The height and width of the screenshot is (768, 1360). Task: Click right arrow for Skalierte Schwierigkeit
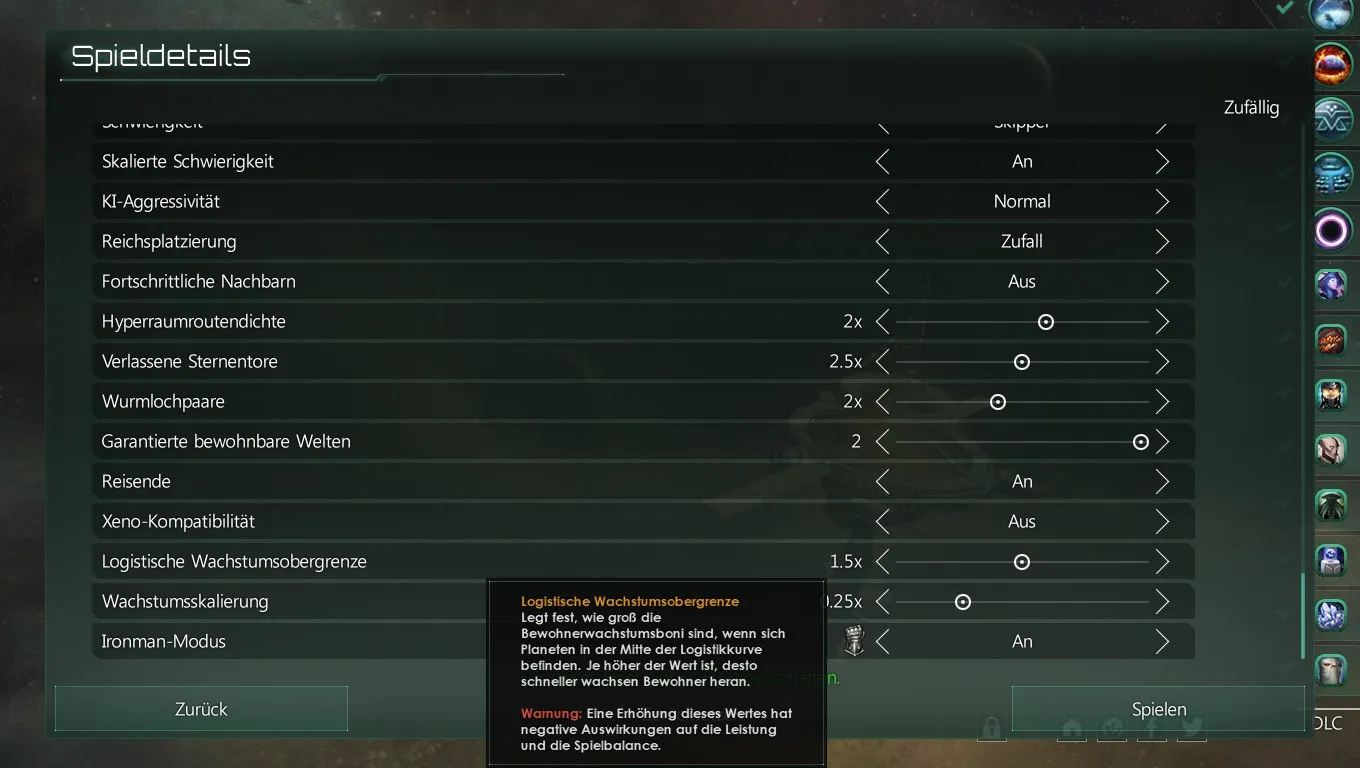(1162, 162)
